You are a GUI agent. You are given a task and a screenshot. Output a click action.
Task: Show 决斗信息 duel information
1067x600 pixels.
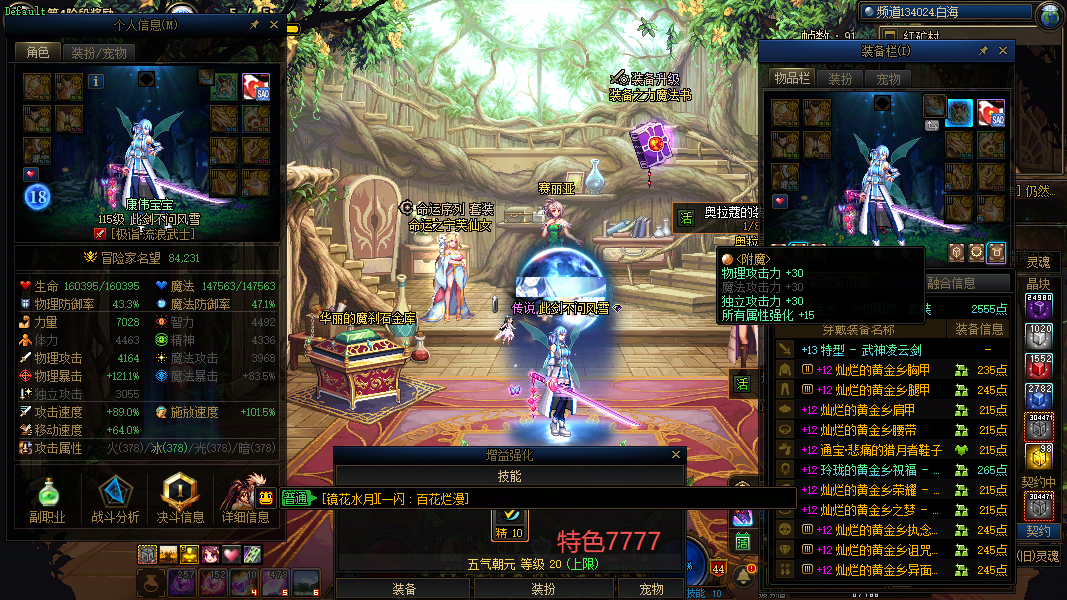click(180, 500)
